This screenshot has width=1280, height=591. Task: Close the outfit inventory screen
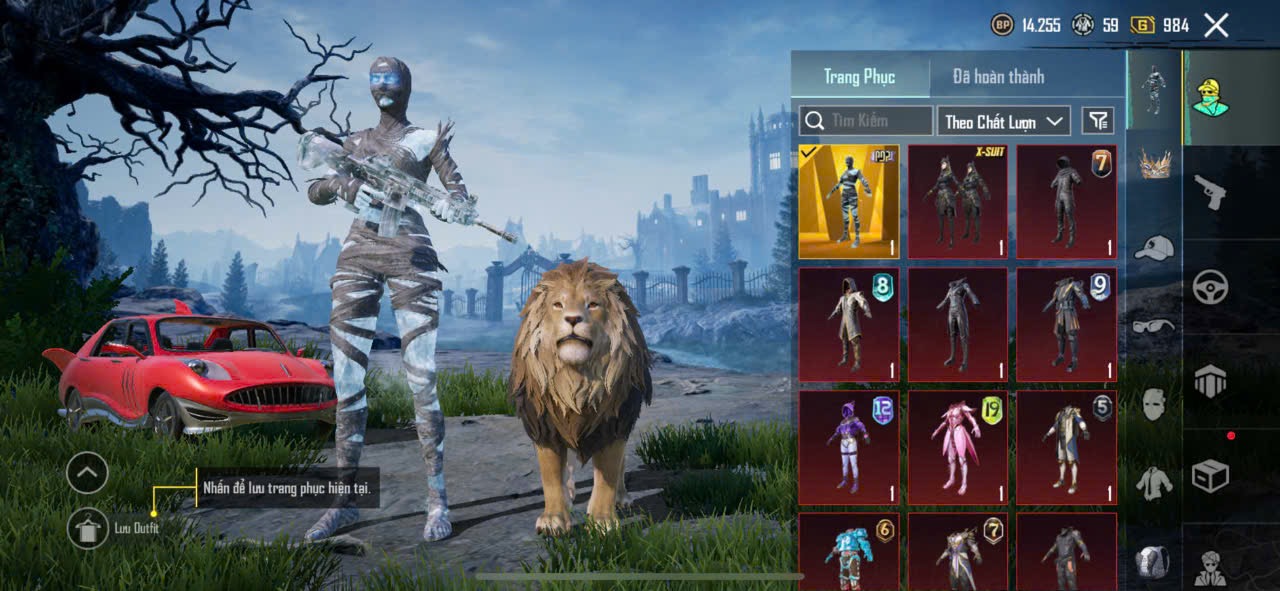click(1216, 26)
